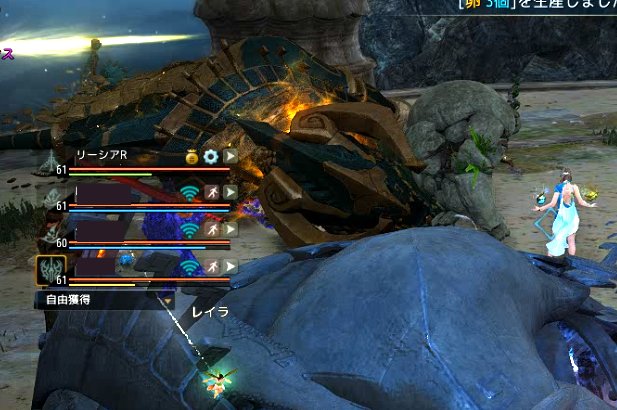Open the 自由獲得 loot distribution dropdown
617x410 pixels.
pyautogui.click(x=105, y=298)
